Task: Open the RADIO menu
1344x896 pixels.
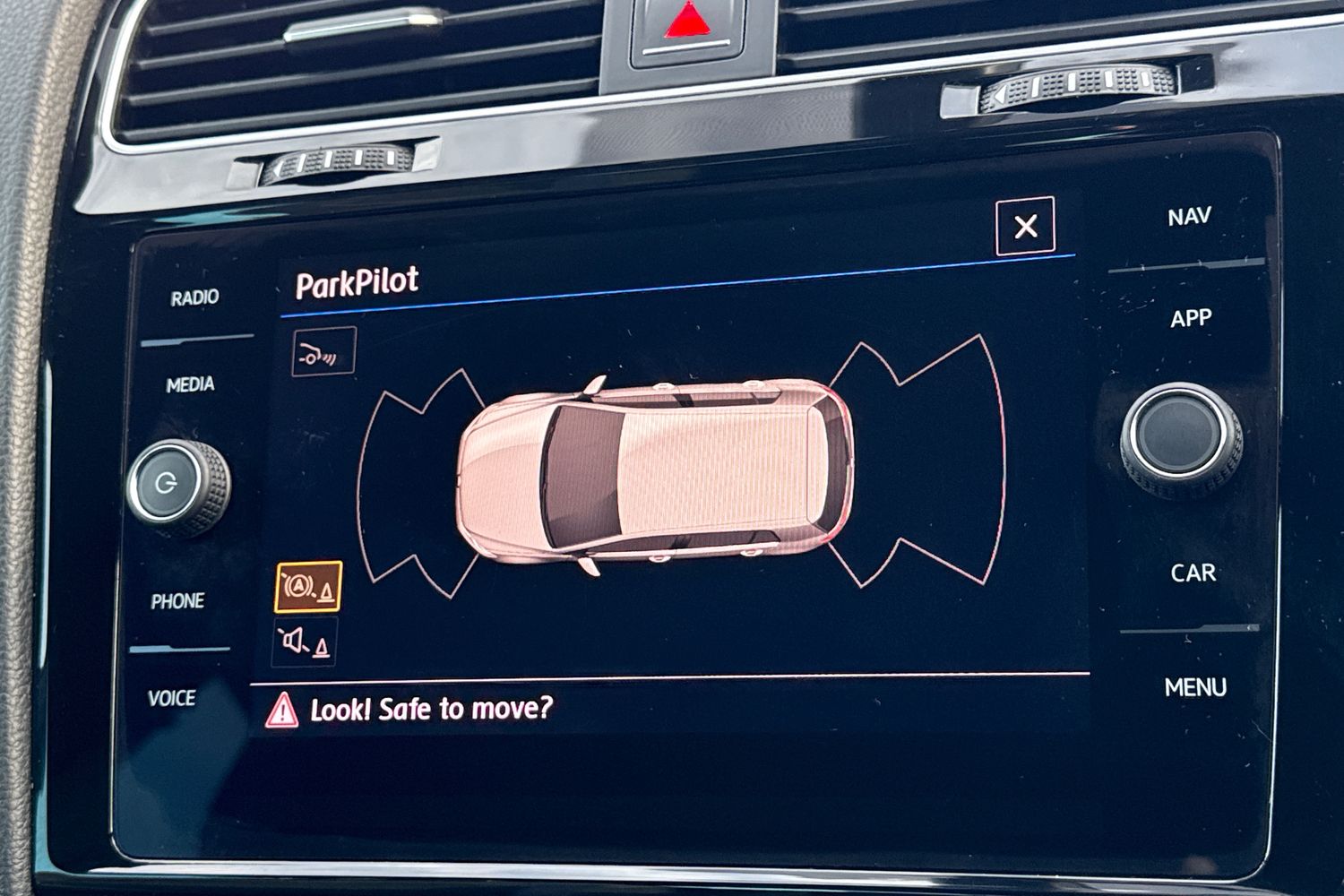Action: tap(194, 297)
